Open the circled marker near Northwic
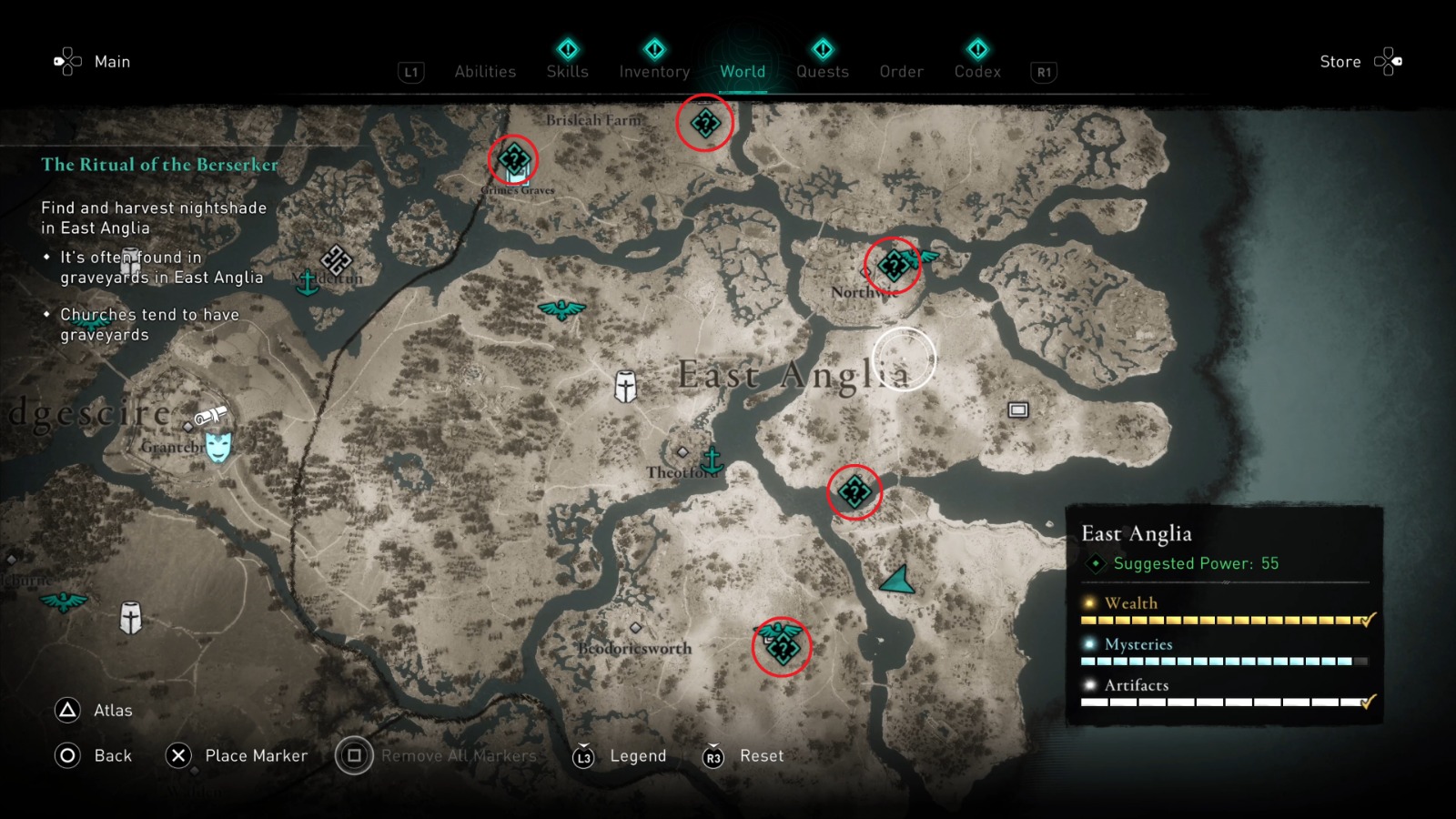 pyautogui.click(x=893, y=266)
